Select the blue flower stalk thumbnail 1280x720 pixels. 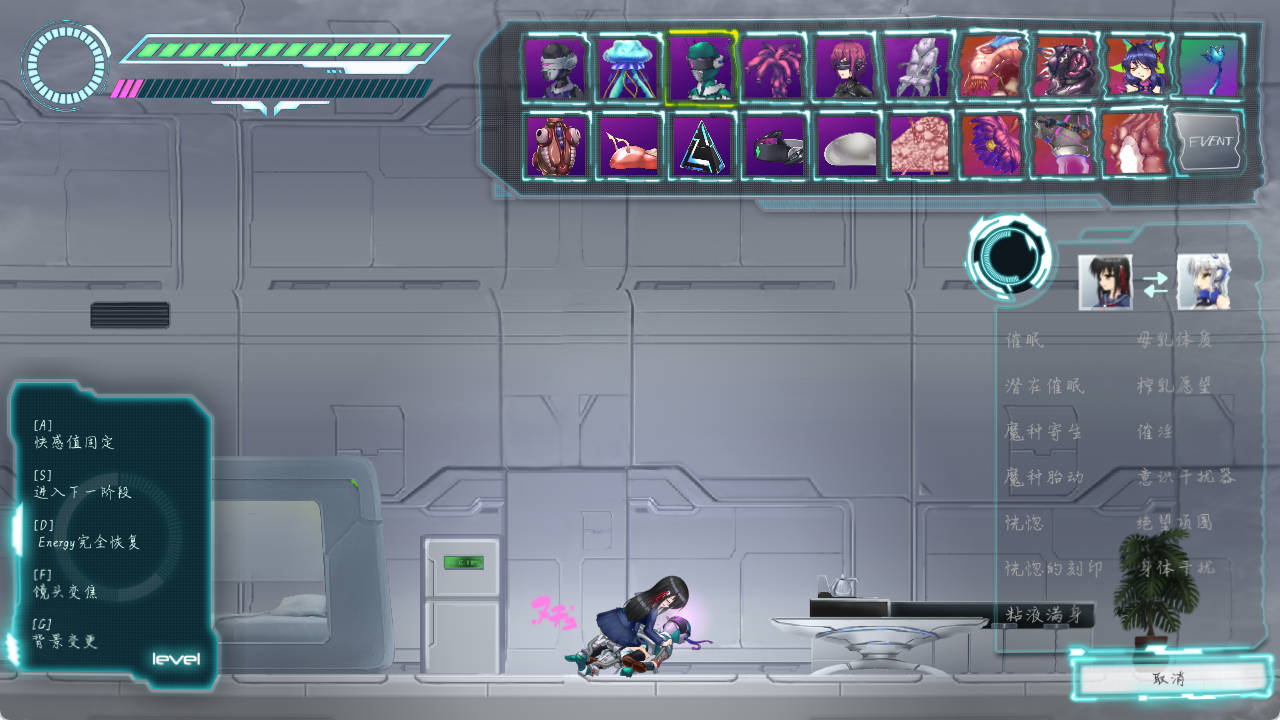pyautogui.click(x=1209, y=68)
